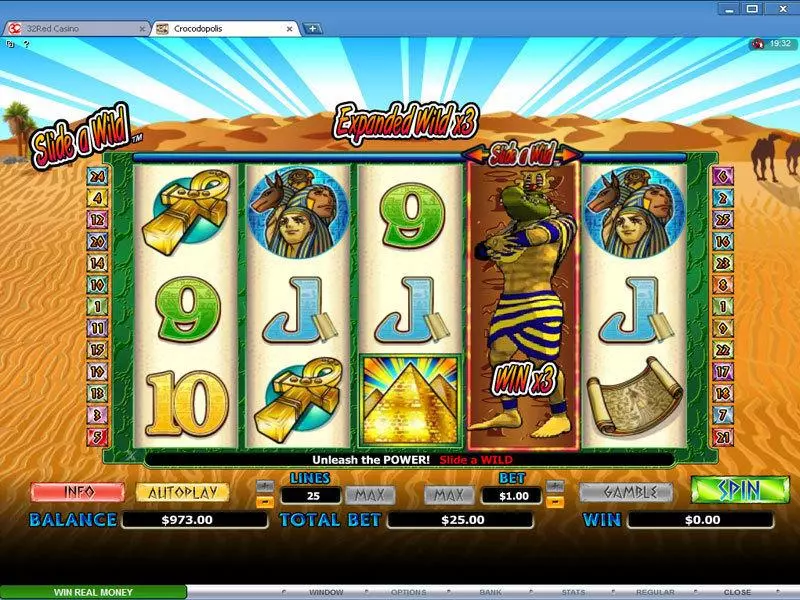
Task: Decrease the bet amount
Action: click(x=557, y=500)
